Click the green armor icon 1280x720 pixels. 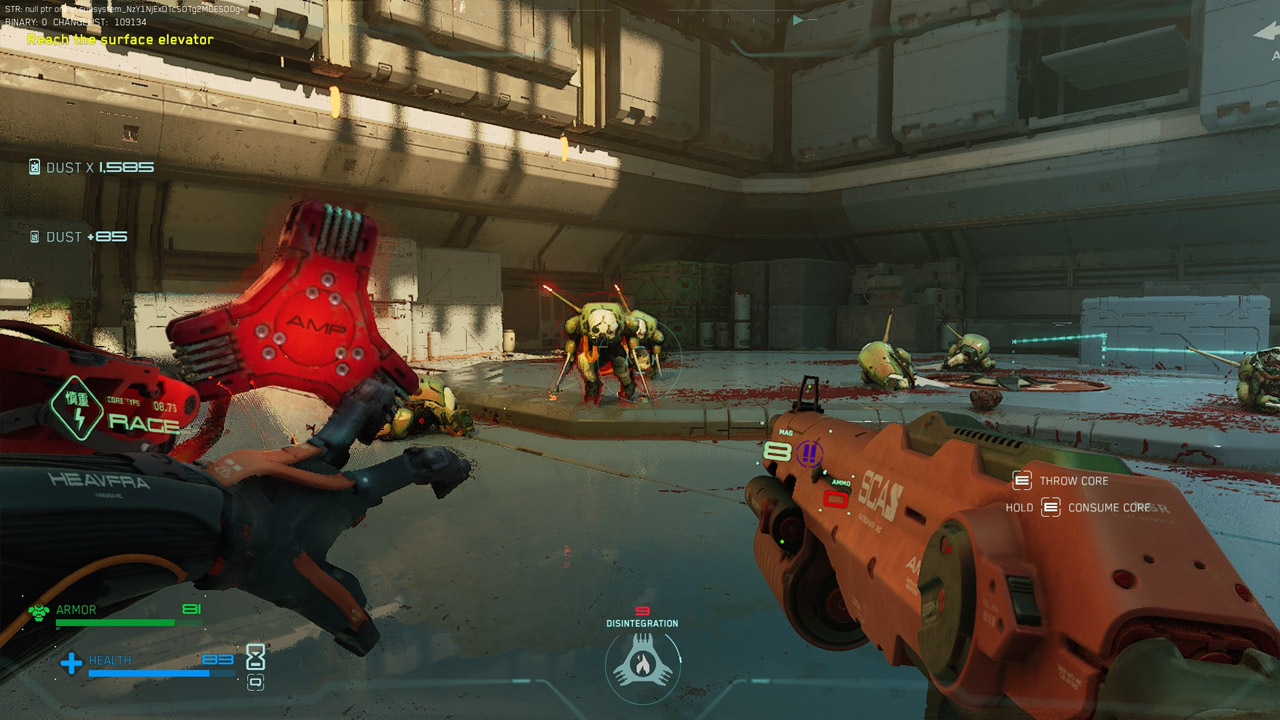pos(39,612)
